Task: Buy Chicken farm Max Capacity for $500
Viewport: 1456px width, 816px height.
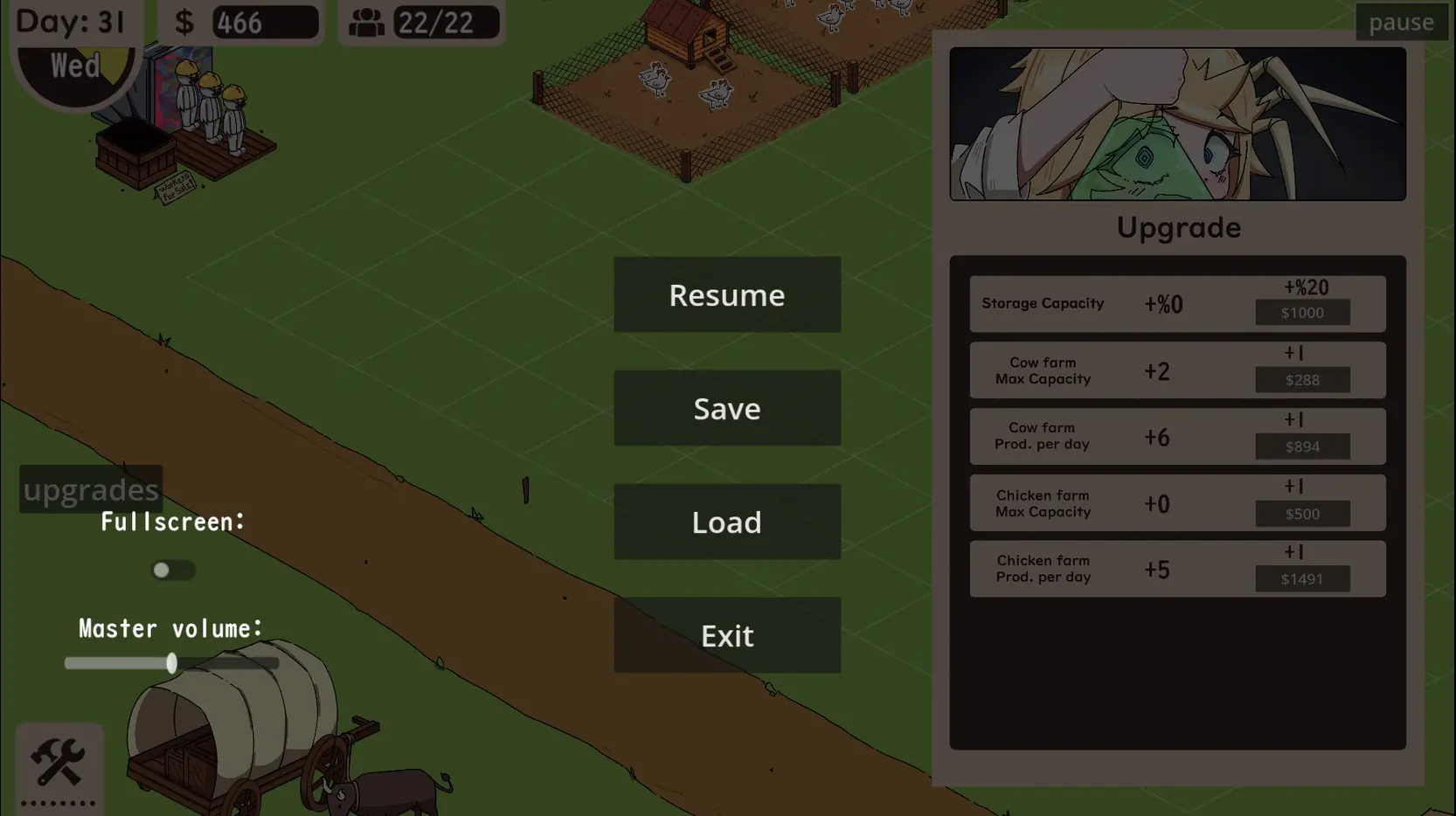Action: (1302, 514)
